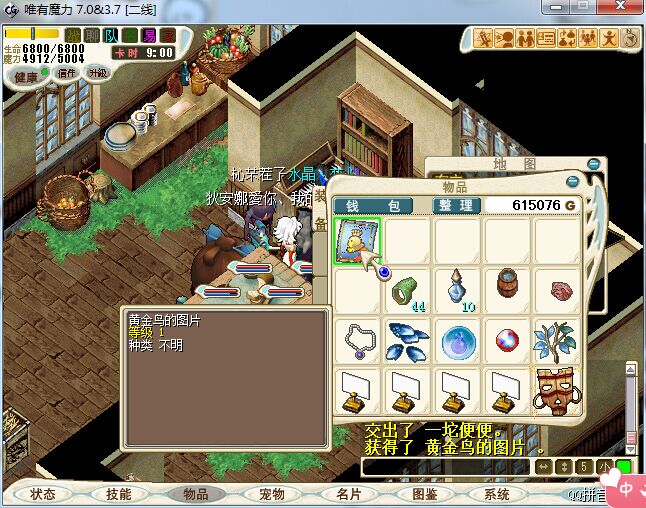This screenshot has width=646, height=508.
Task: Open the 技能 (Skills) menu
Action: (119, 494)
